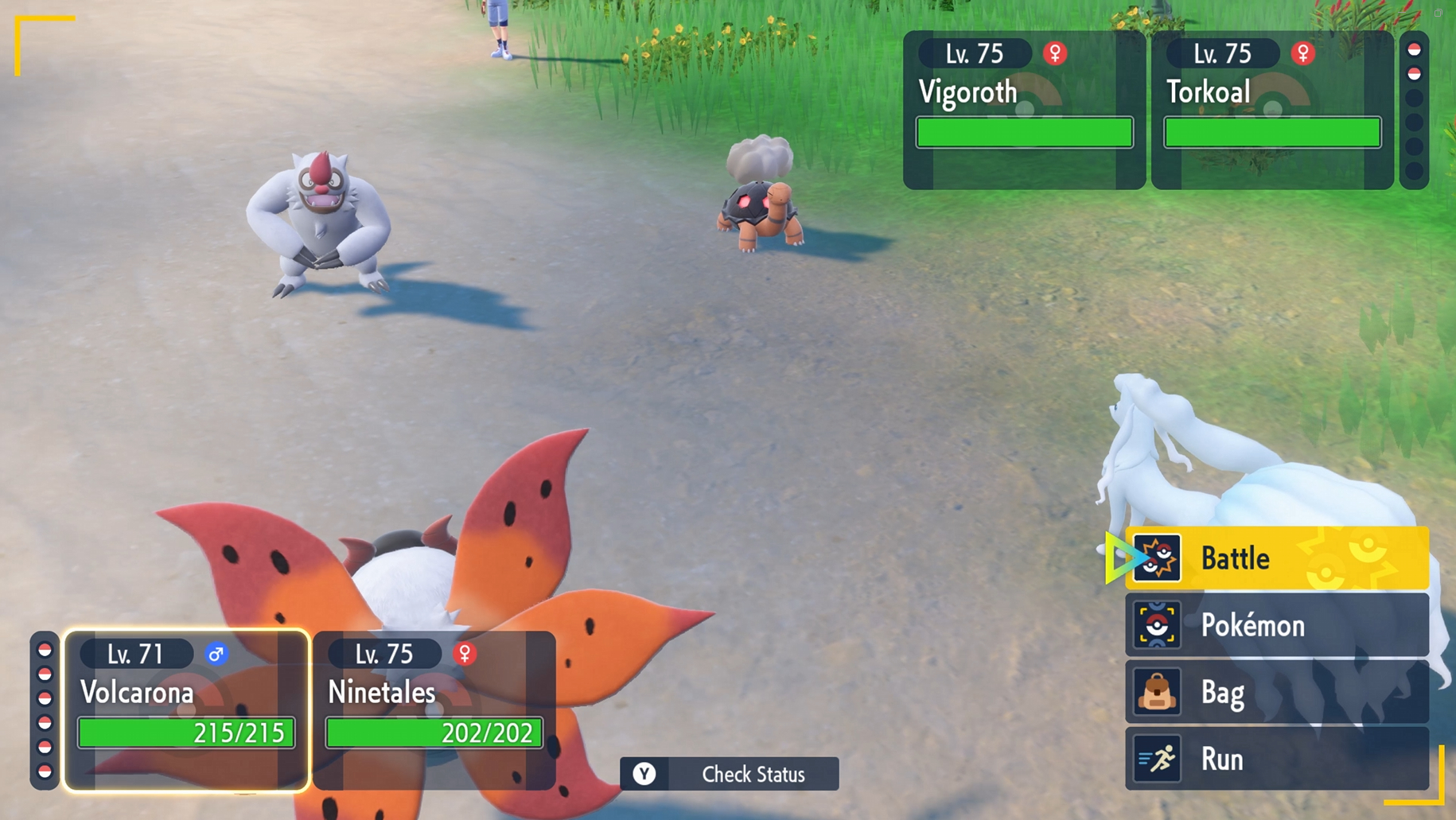Select Vigoroth's female gender symbol

[1056, 53]
